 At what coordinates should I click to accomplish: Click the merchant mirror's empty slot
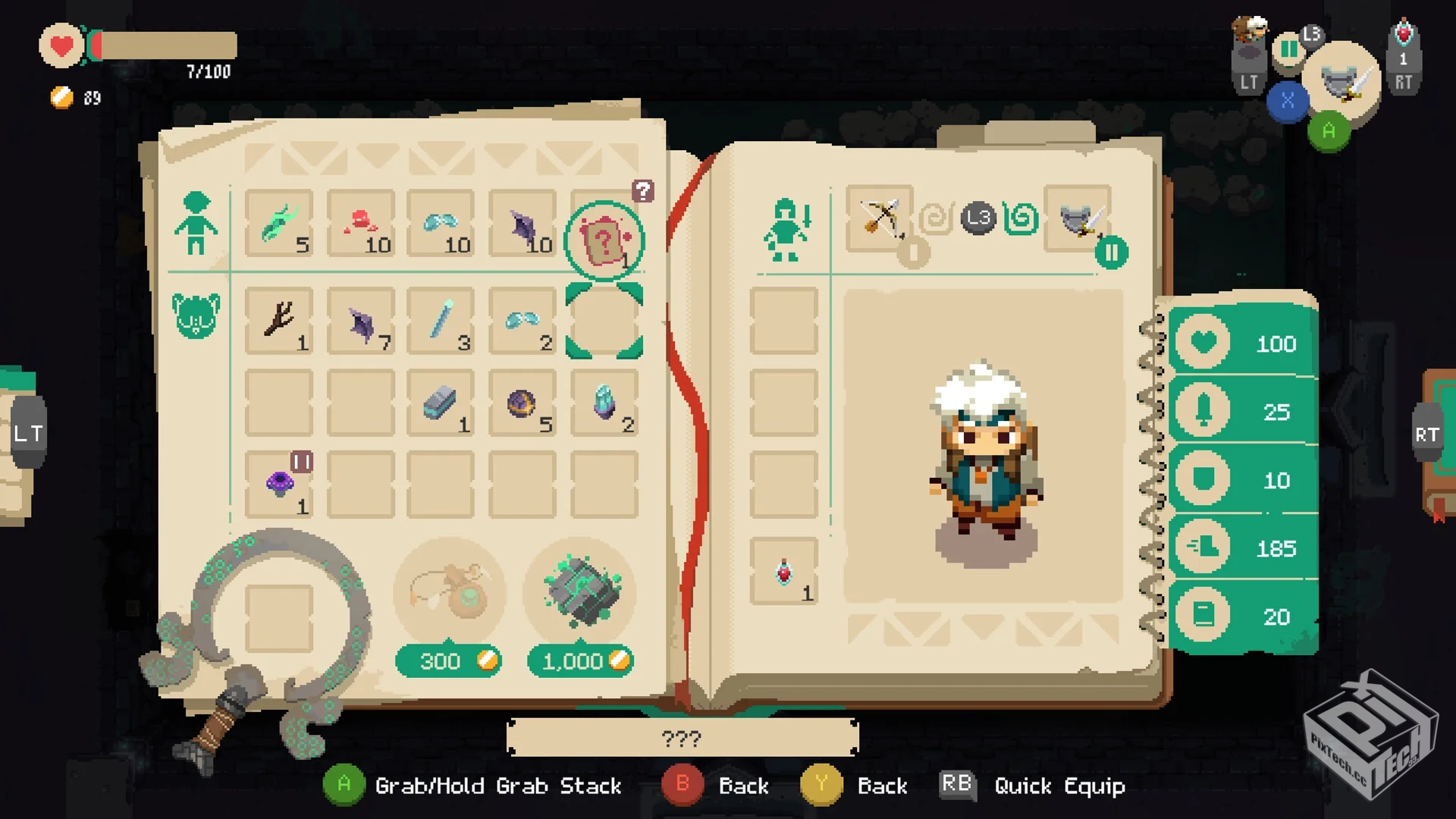pyautogui.click(x=278, y=618)
